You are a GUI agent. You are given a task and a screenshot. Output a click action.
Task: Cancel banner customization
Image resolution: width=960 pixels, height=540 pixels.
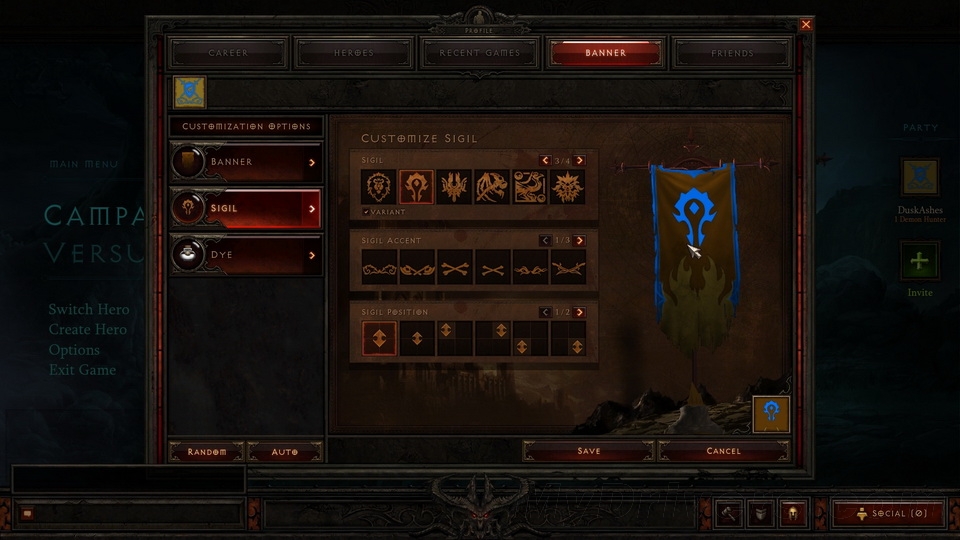pyautogui.click(x=723, y=451)
